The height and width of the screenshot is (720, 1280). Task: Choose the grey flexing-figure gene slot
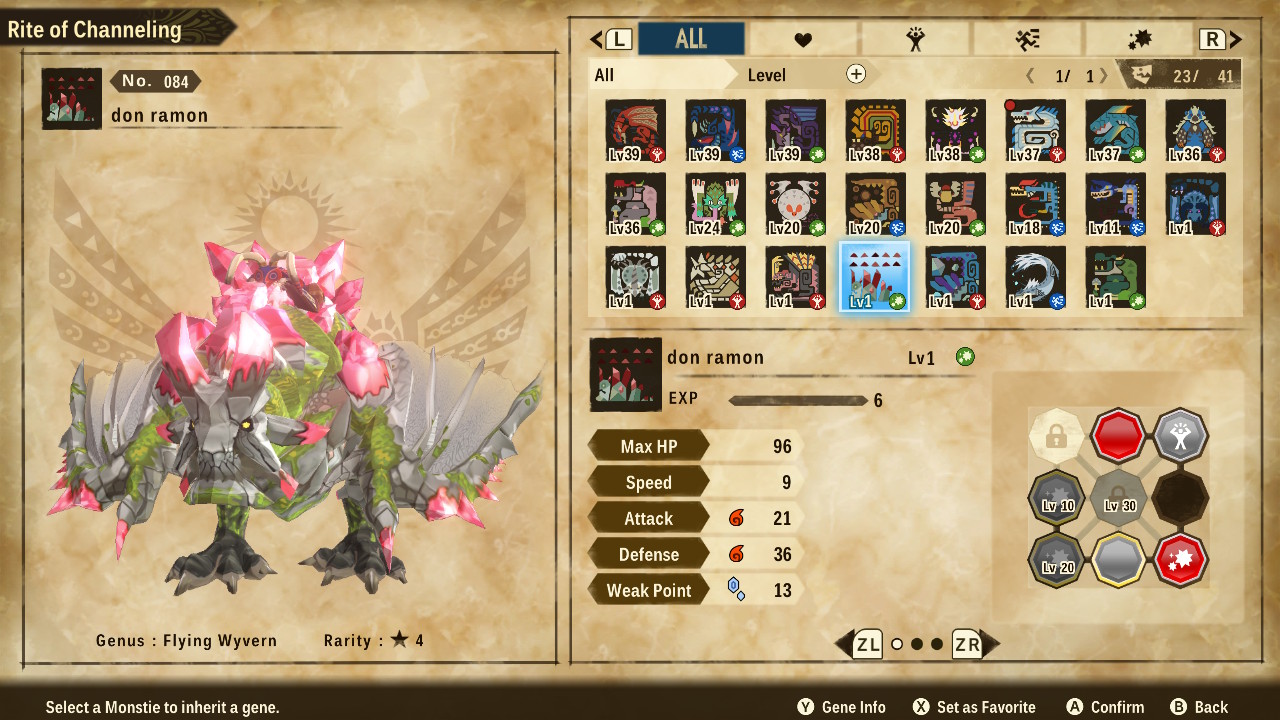pyautogui.click(x=1180, y=436)
